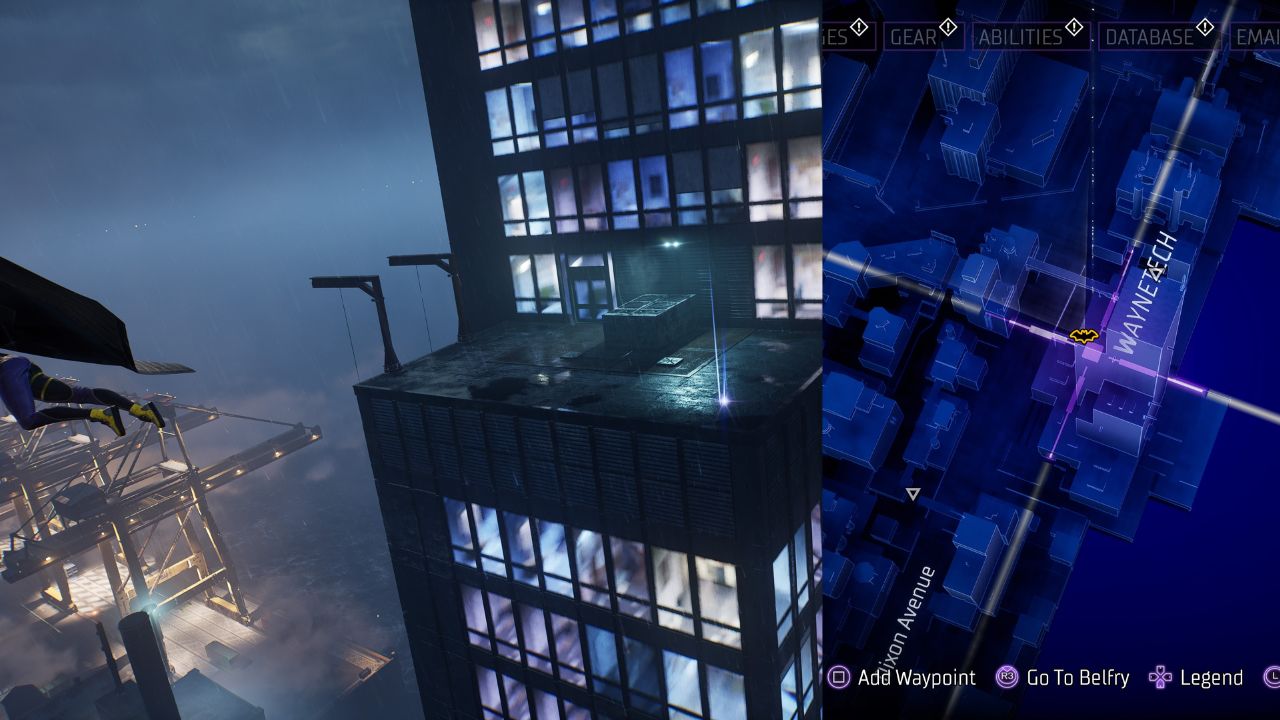The height and width of the screenshot is (720, 1280).
Task: Click the square button icon beside Add Waypoint
Action: [x=838, y=677]
